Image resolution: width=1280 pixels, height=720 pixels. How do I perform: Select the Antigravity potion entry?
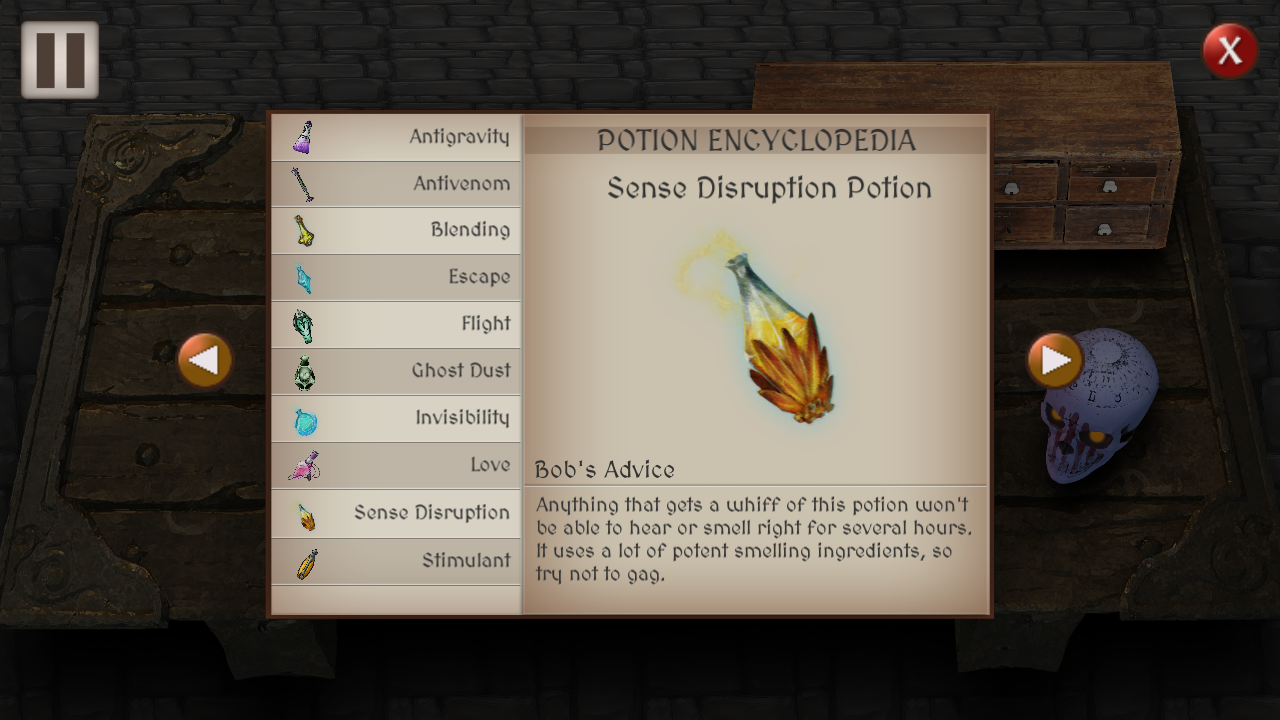[x=396, y=137]
